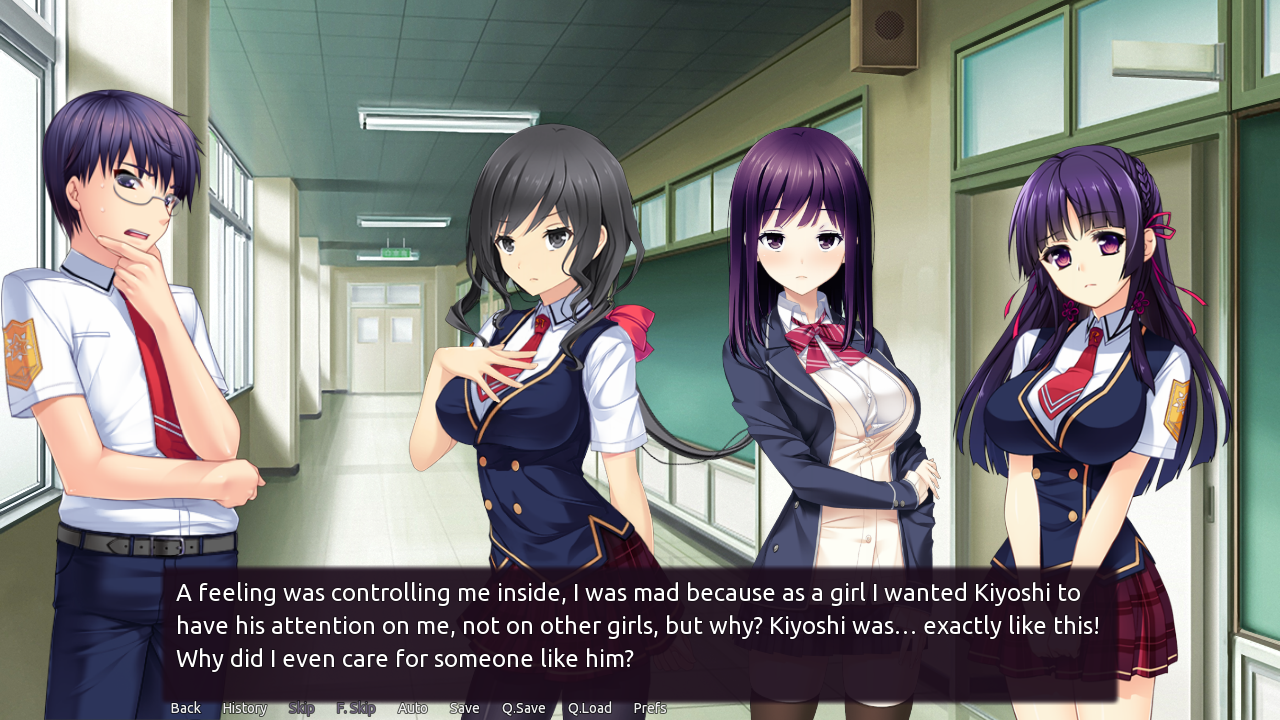Enable Skip mode to fast-forward text
The height and width of the screenshot is (720, 1280).
click(x=301, y=707)
